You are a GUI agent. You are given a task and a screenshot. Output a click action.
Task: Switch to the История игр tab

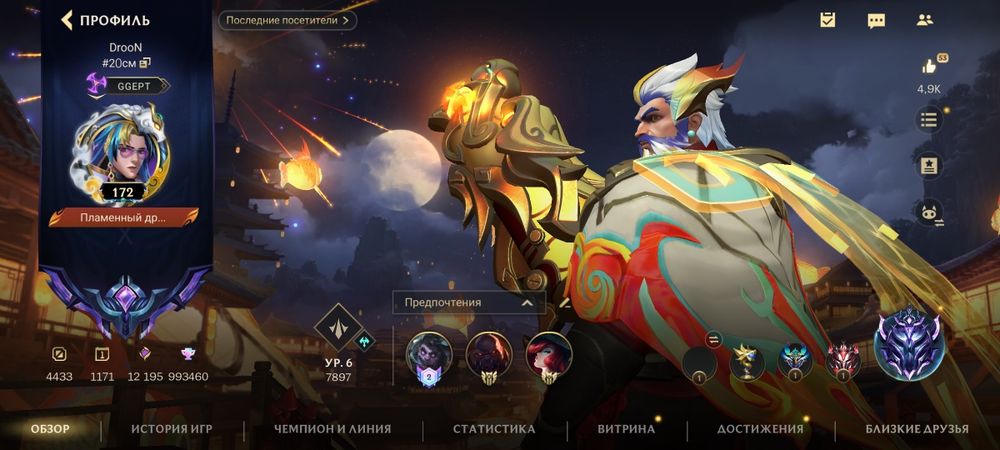[172, 429]
